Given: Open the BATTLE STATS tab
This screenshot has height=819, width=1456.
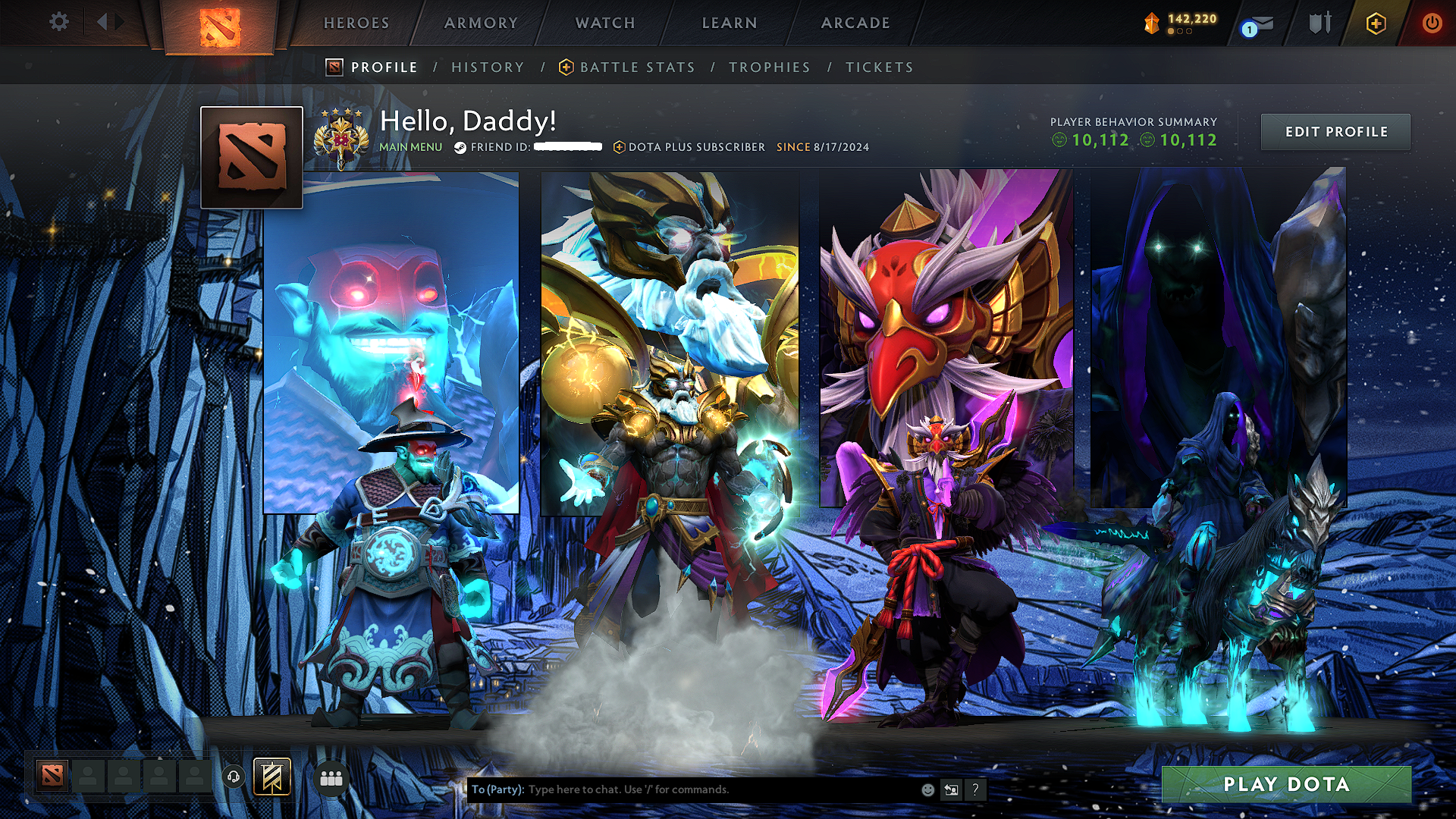Looking at the screenshot, I should pos(637,67).
